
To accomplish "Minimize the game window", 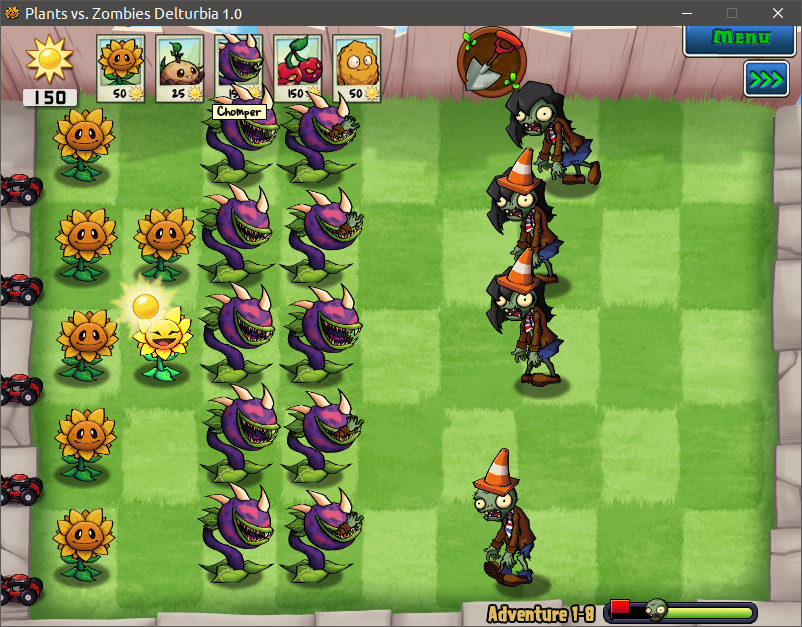I will (x=688, y=13).
